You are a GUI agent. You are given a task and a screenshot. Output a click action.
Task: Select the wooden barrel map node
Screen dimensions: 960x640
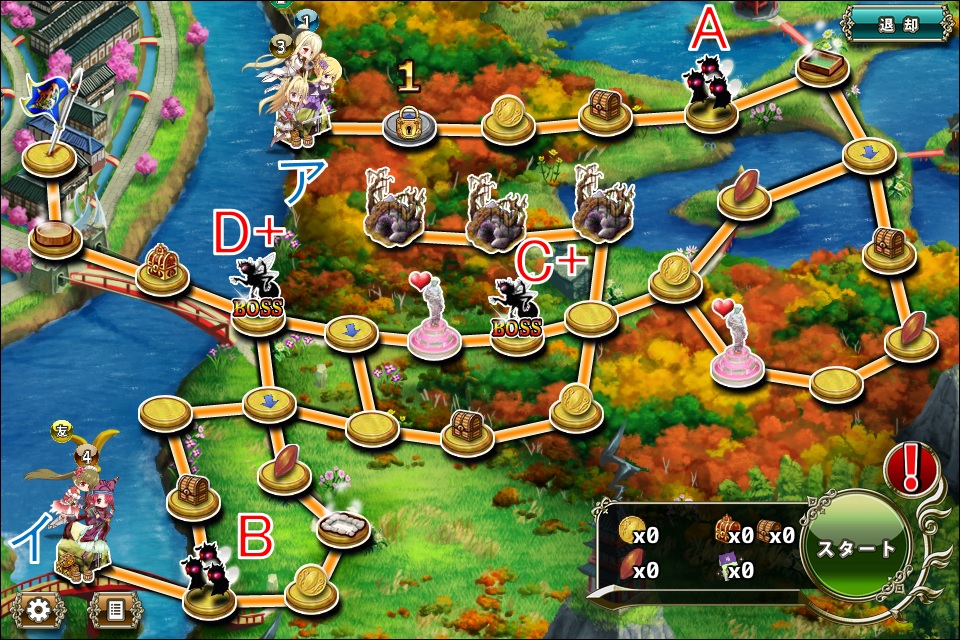click(x=55, y=238)
